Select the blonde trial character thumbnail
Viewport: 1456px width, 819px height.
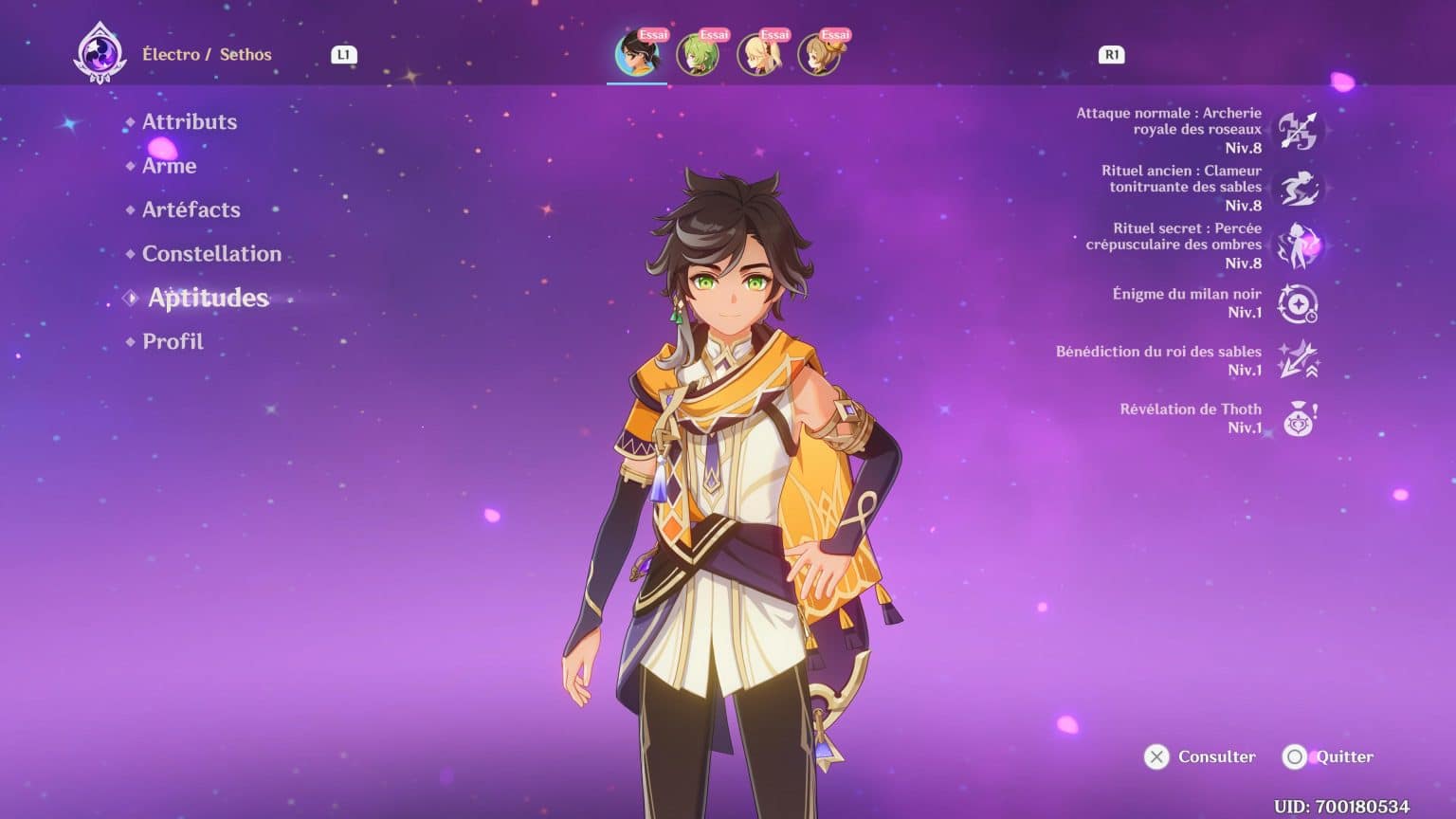point(758,54)
